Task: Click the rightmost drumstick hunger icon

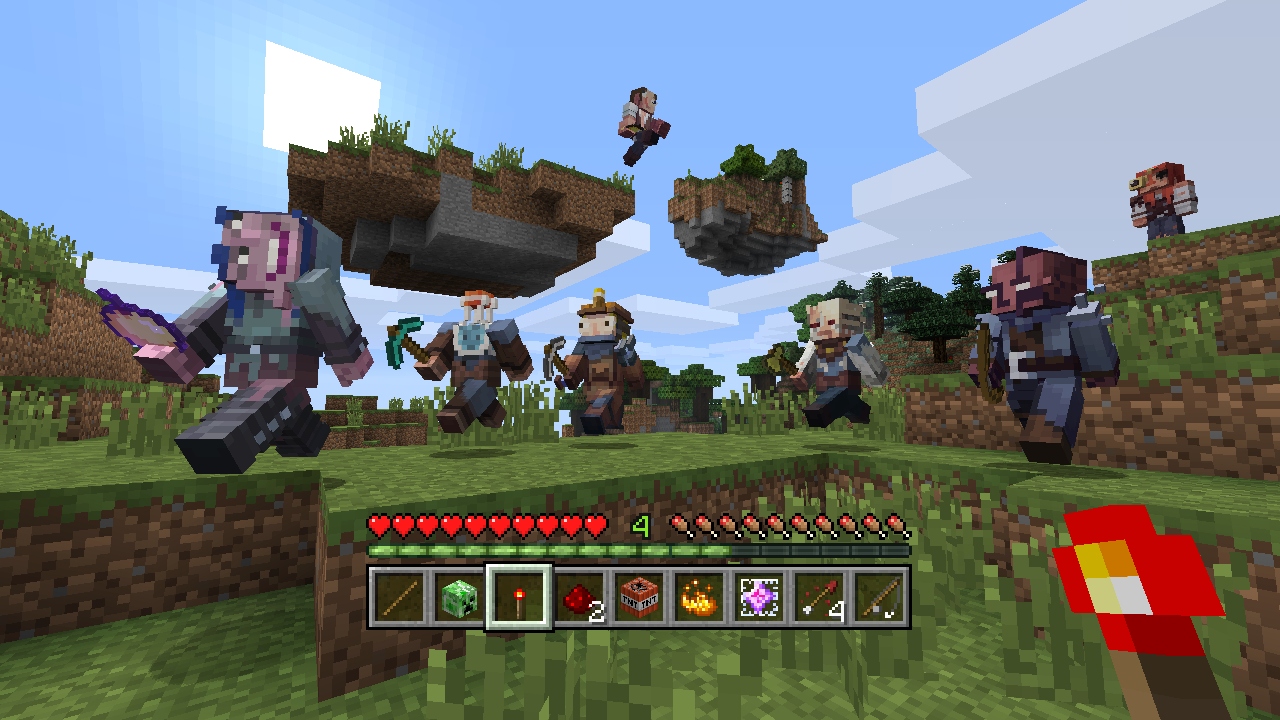Action: pos(897,523)
